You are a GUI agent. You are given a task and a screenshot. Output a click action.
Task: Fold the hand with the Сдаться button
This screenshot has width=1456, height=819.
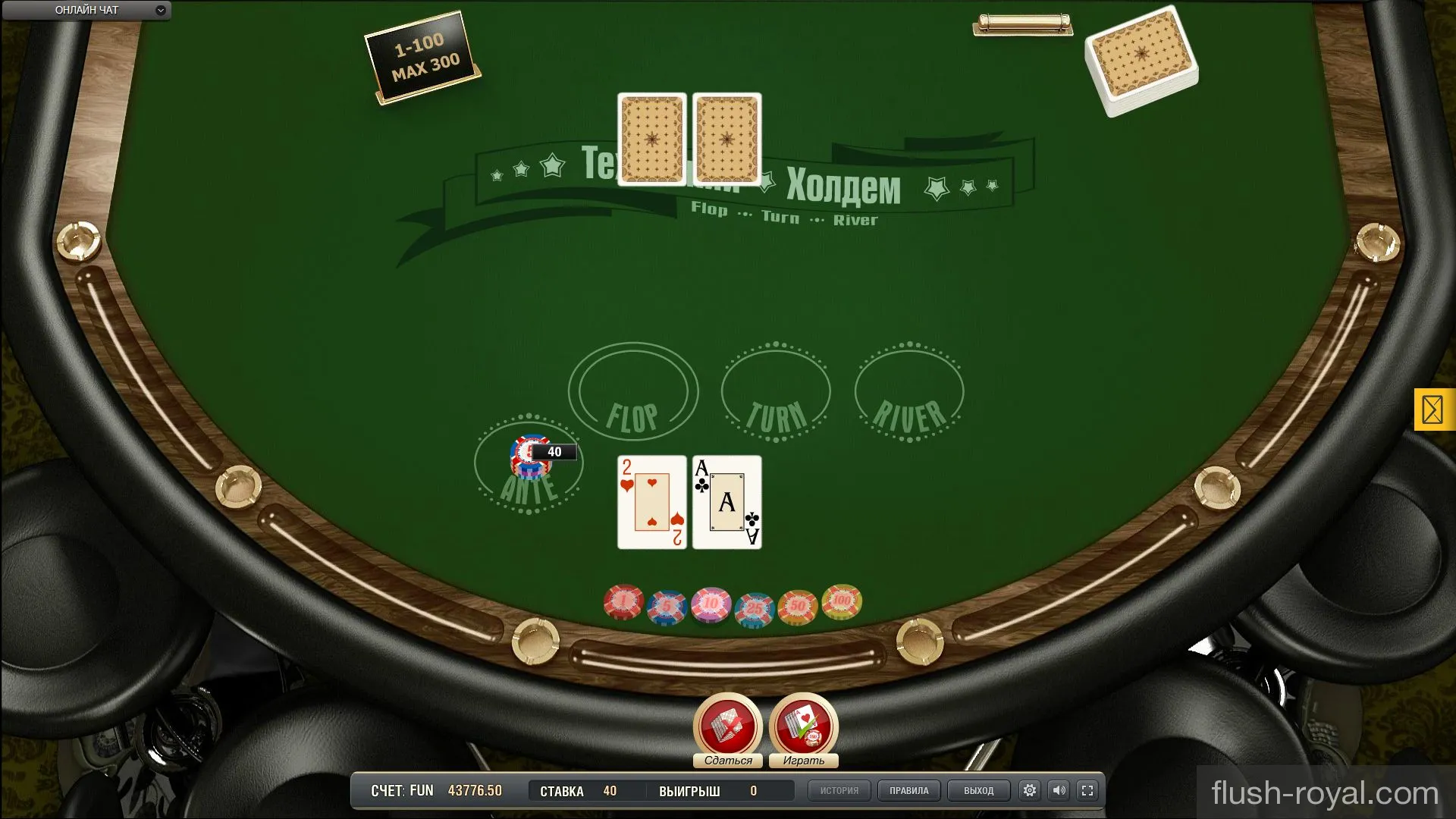(727, 726)
